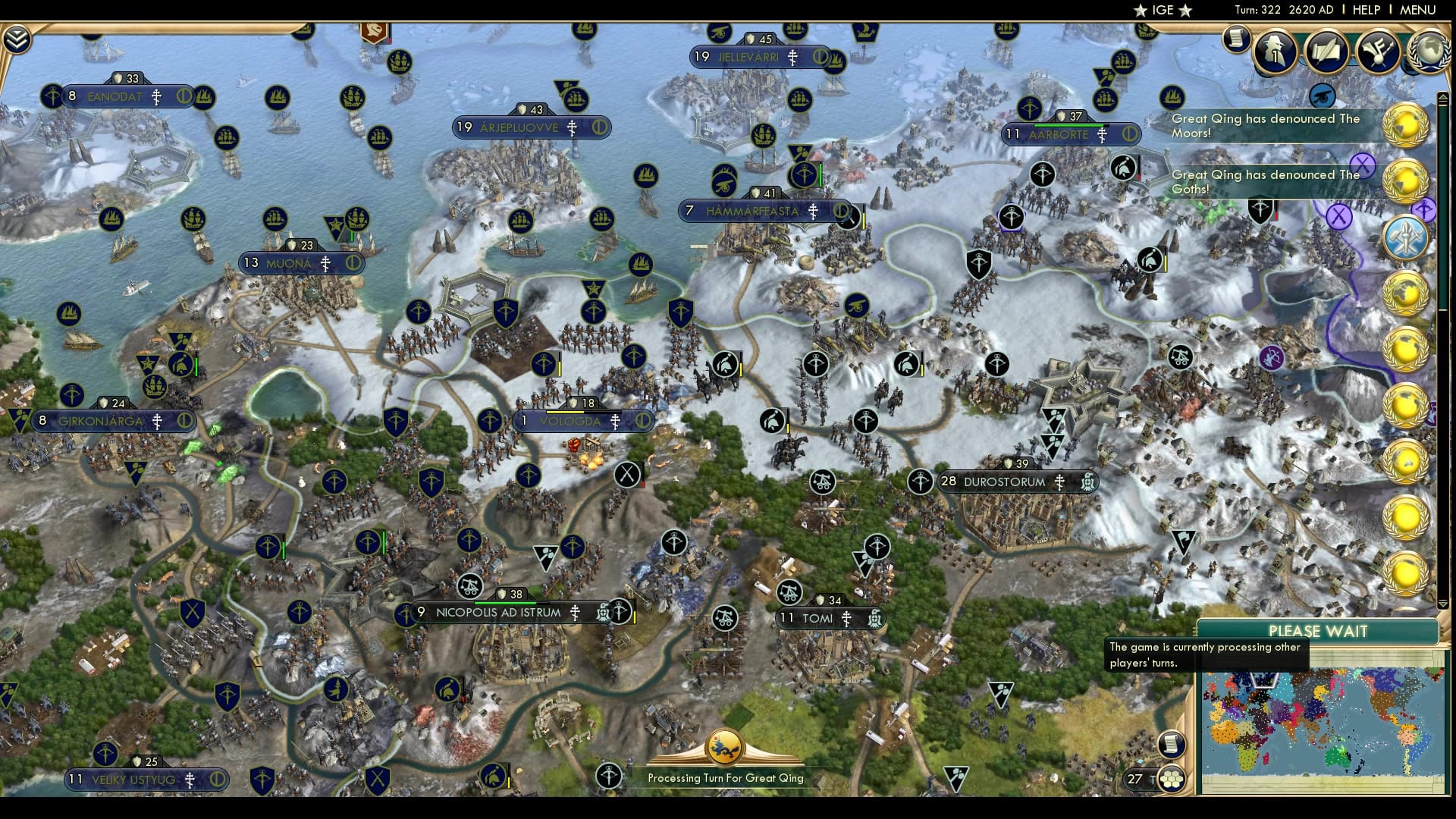Open the Social Policies screen icon
The height and width of the screenshot is (819, 1456).
point(1326,52)
